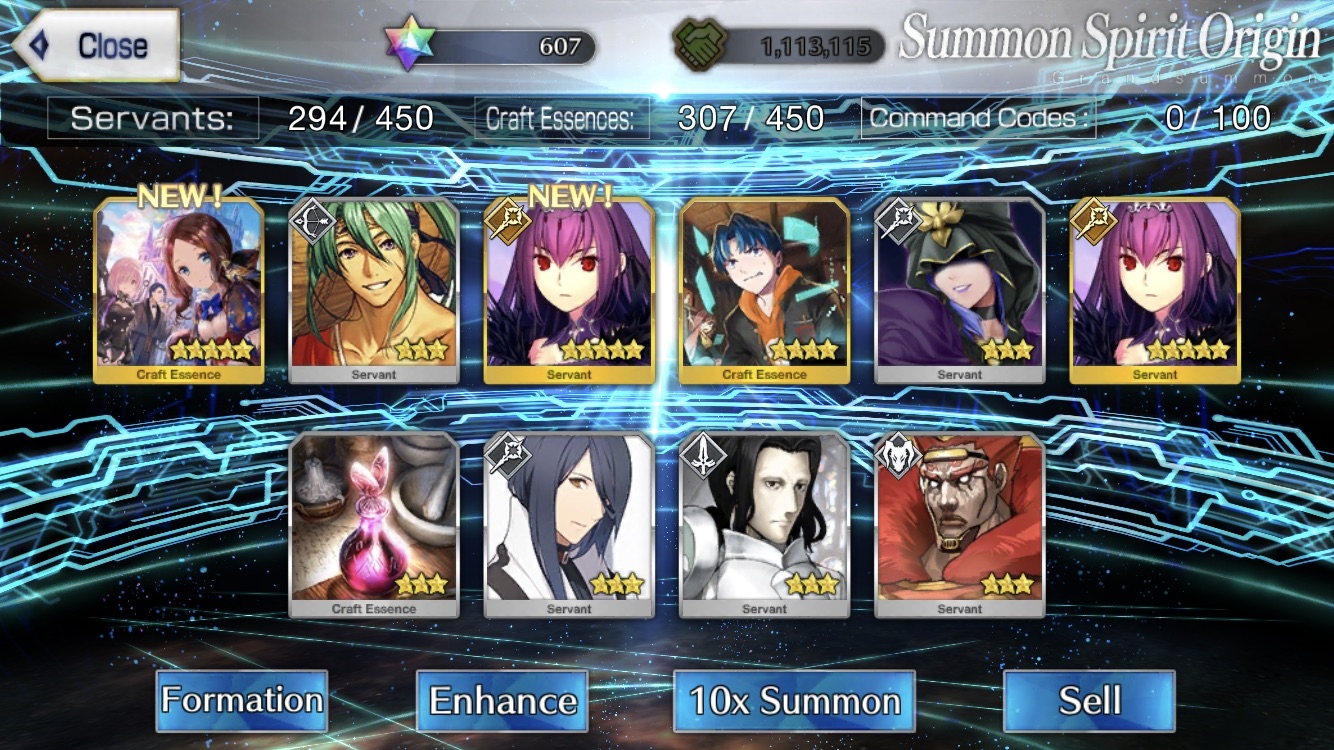1334x750 pixels.
Task: Inspect the blue-haired Caster in white coat
Action: tap(569, 525)
